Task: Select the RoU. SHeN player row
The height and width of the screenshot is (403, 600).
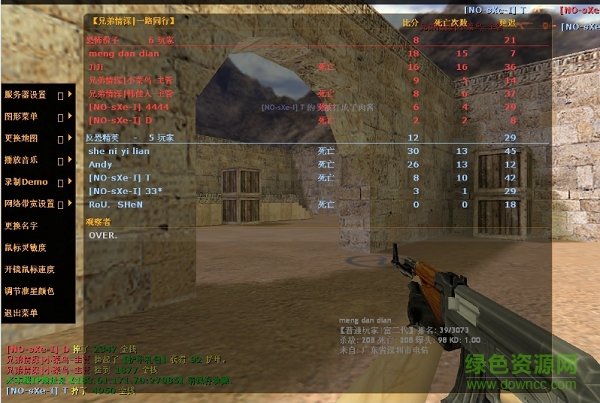Action: click(x=116, y=203)
